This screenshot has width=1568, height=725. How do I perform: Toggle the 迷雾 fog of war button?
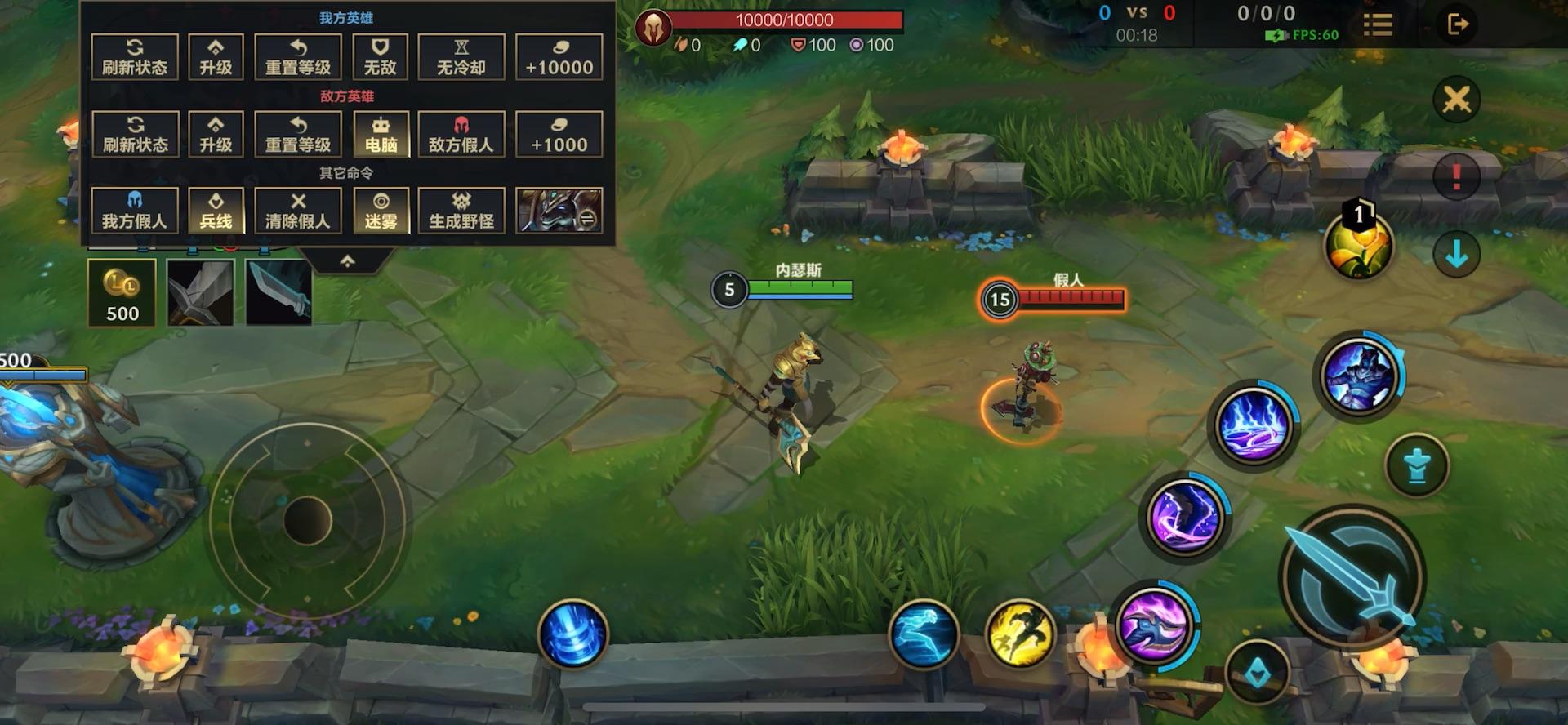381,211
